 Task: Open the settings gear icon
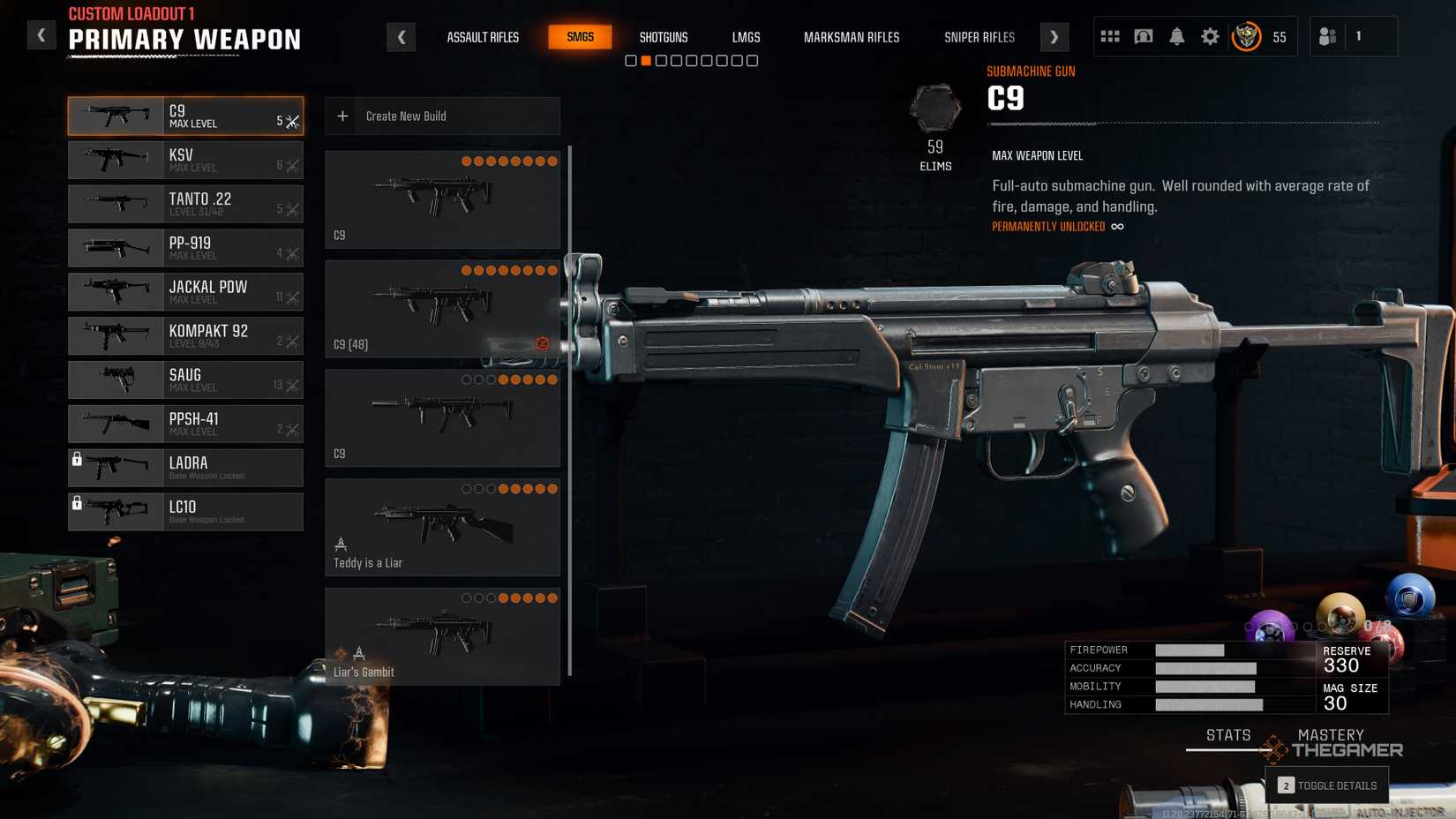[1210, 37]
